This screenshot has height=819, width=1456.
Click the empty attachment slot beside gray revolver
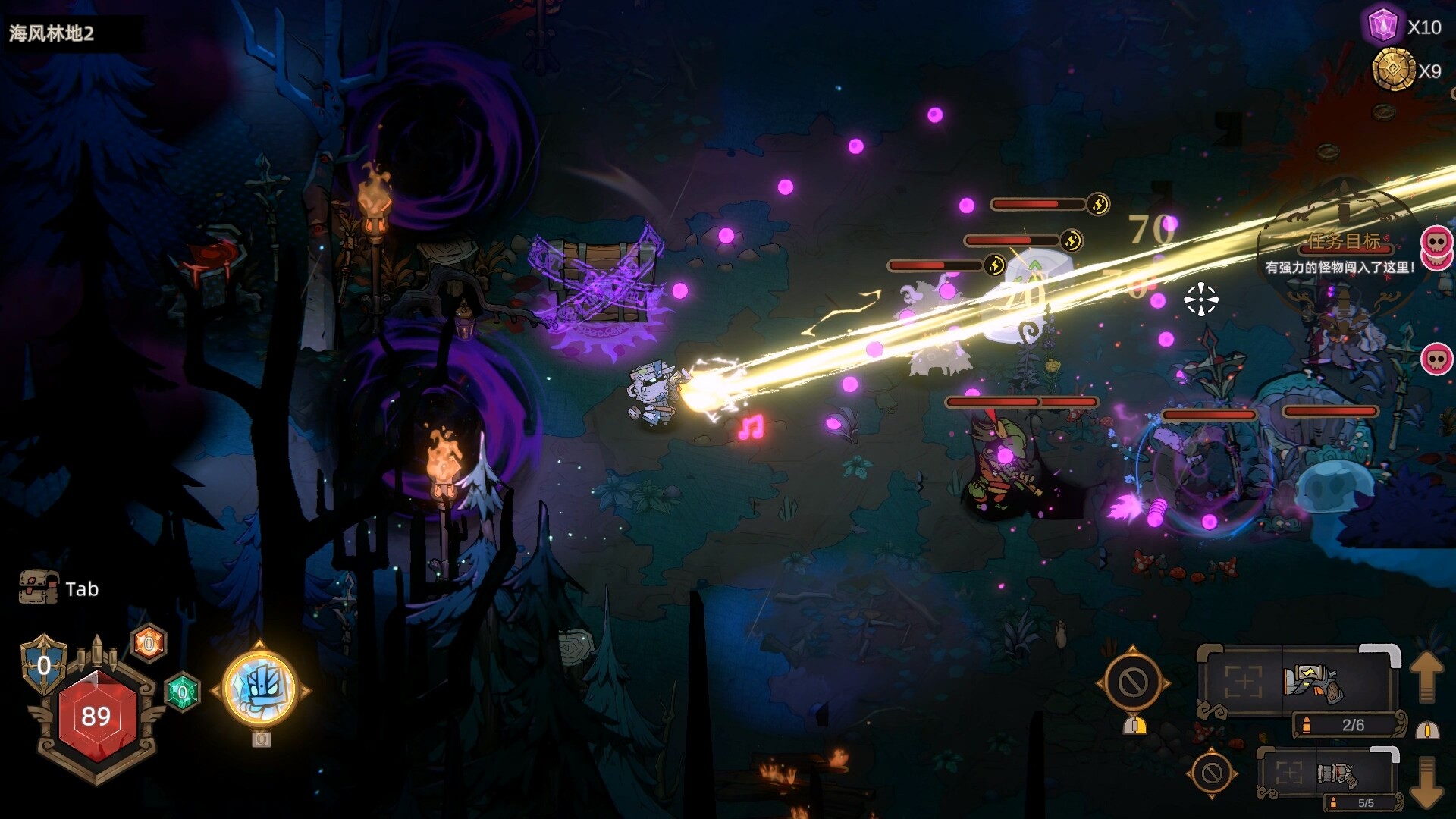coord(1288,774)
